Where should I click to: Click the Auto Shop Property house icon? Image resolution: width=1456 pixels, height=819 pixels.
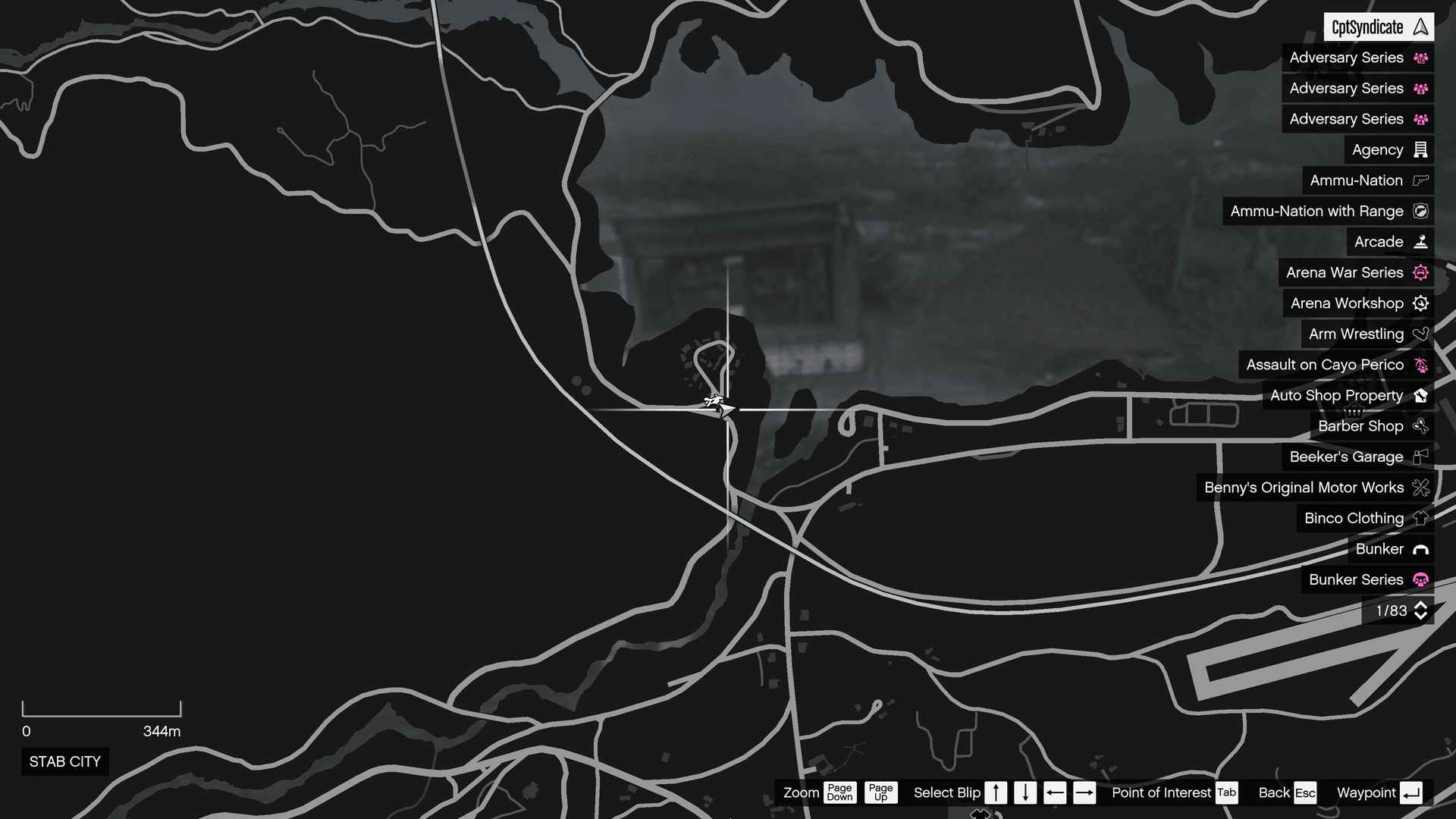tap(1420, 395)
